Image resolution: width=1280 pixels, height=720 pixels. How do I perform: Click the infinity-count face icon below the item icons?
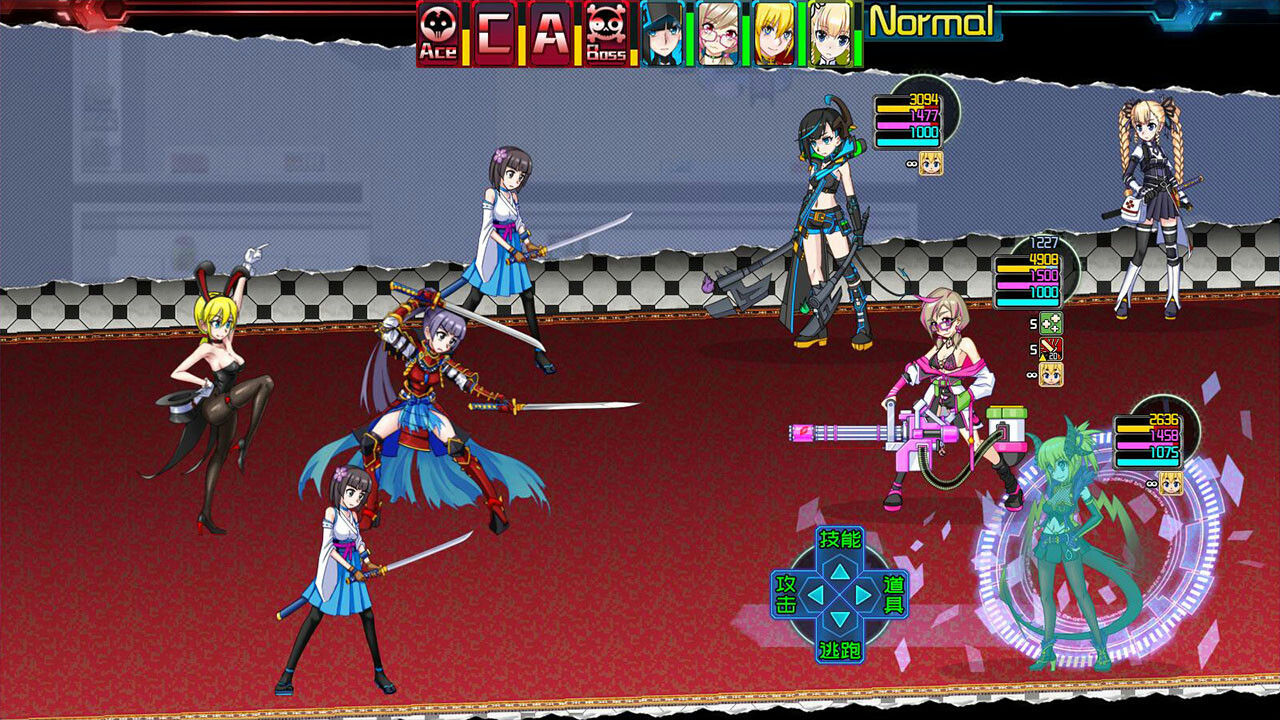[x=1052, y=374]
